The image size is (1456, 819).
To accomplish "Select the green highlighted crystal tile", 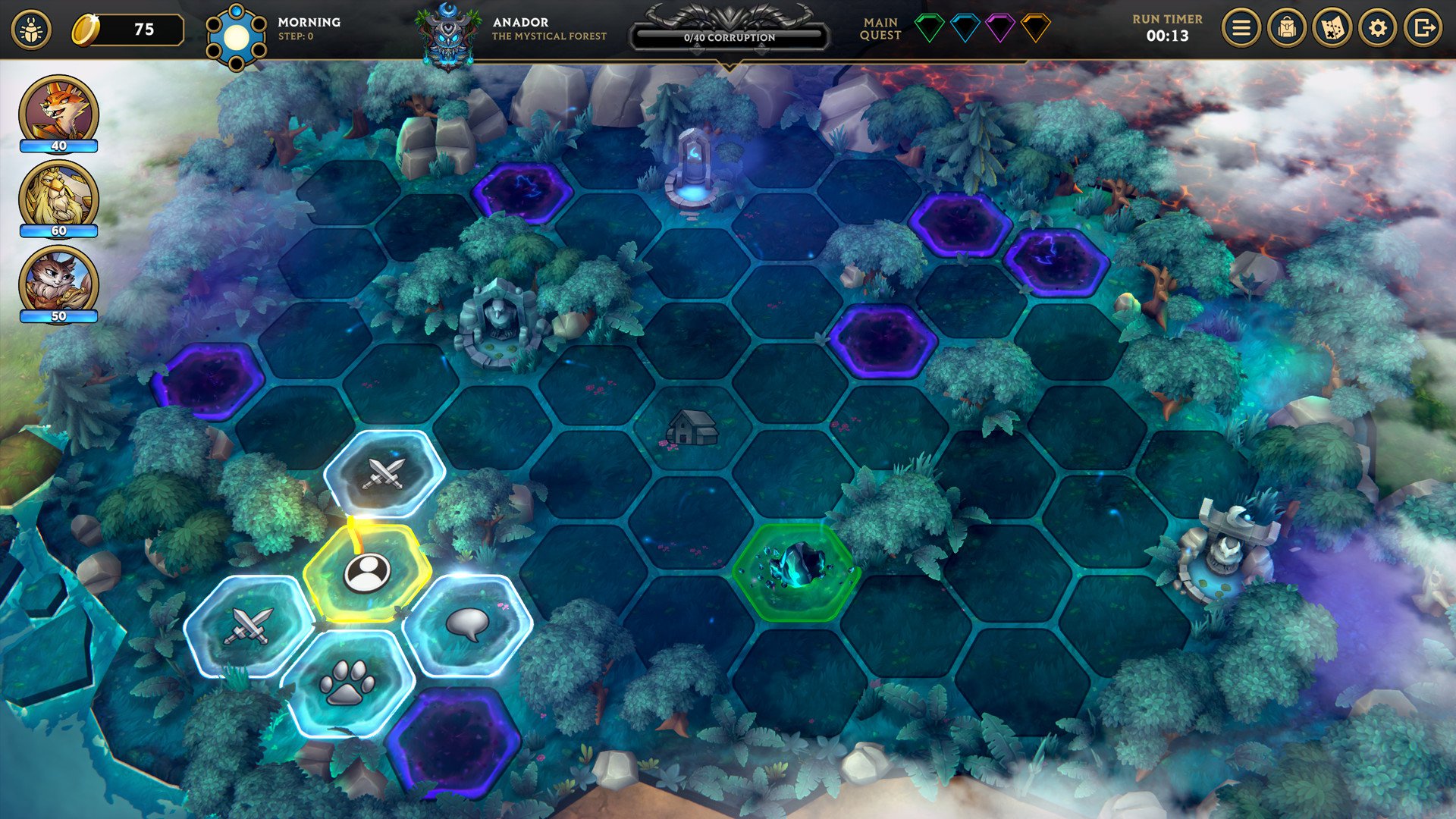I will click(796, 569).
